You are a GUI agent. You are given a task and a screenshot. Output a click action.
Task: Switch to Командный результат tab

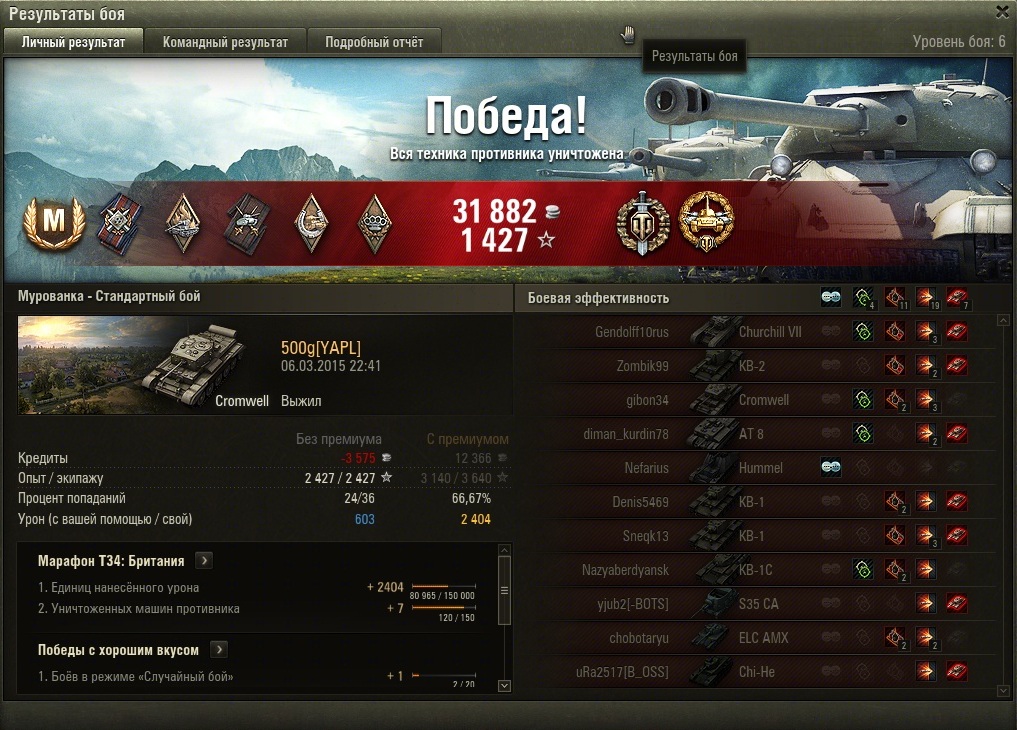tap(225, 42)
